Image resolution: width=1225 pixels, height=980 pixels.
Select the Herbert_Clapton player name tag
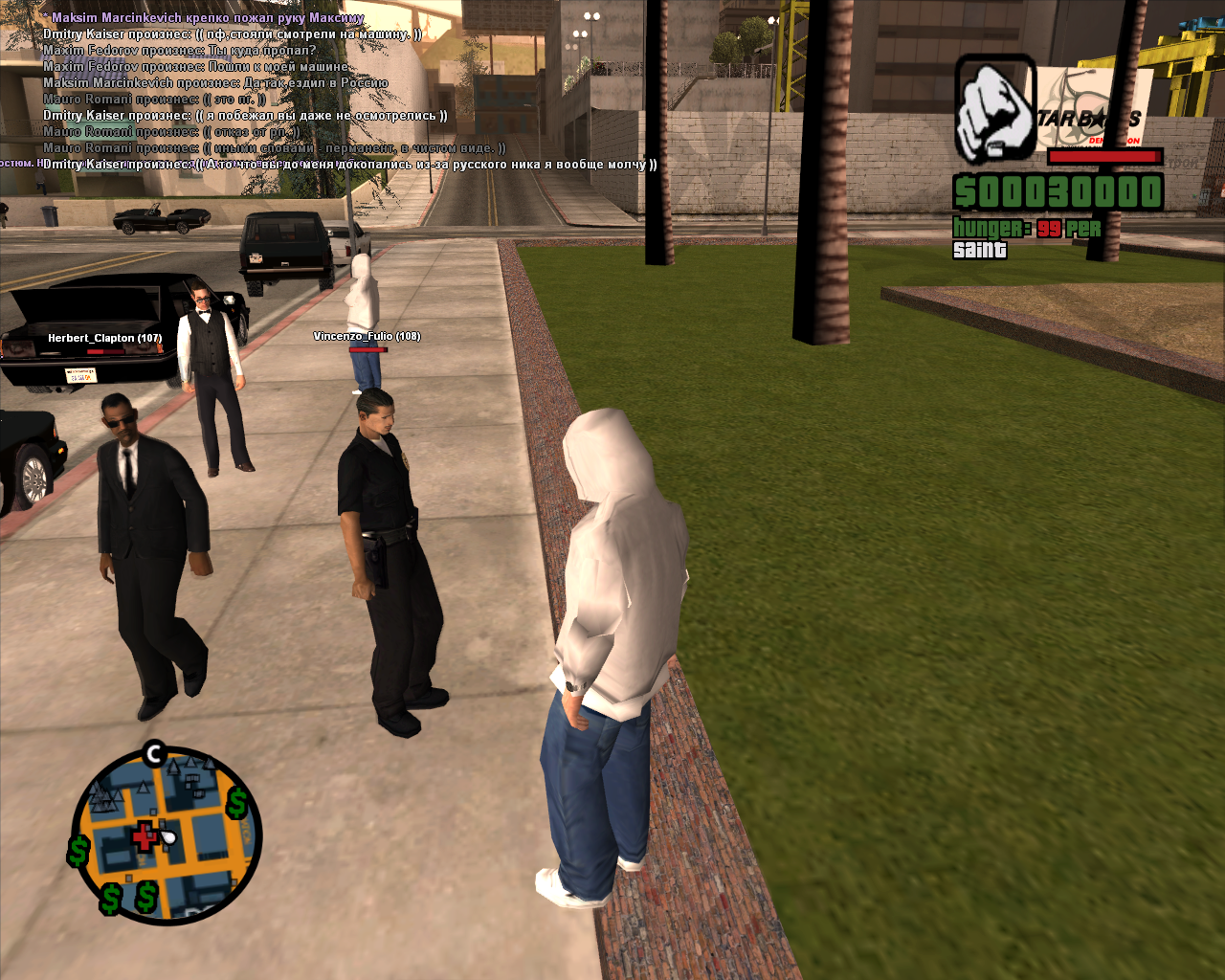104,338
